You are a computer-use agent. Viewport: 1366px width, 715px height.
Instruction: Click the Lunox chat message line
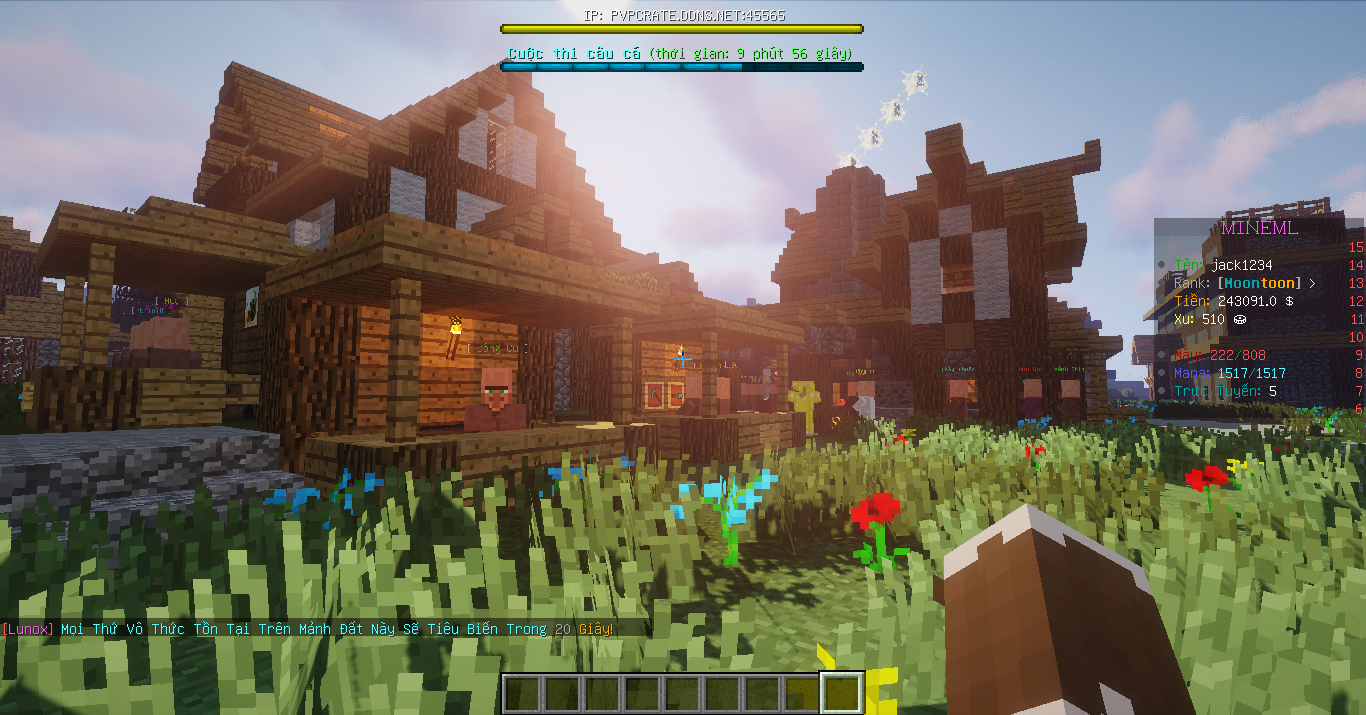pyautogui.click(x=308, y=629)
